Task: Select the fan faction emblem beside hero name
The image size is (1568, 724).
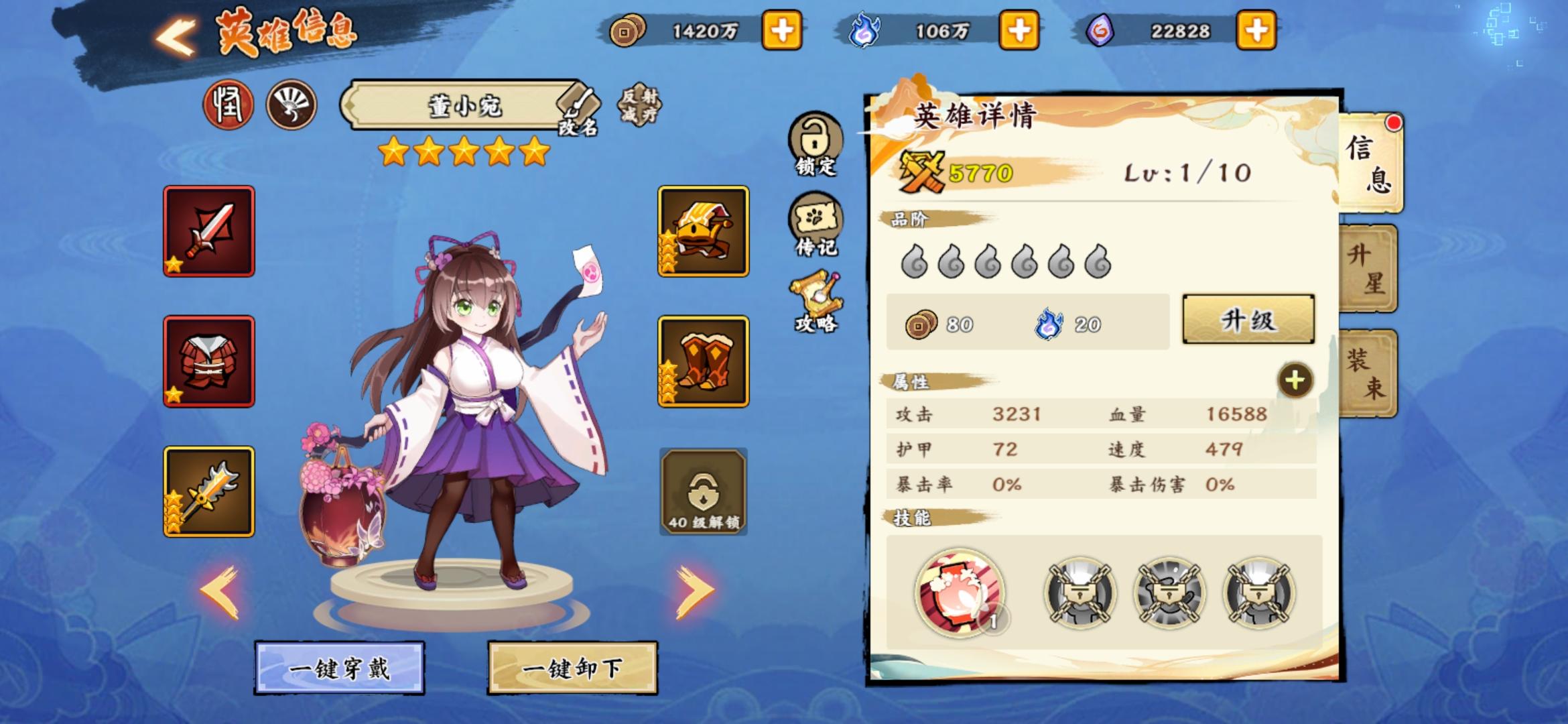Action: (x=291, y=105)
